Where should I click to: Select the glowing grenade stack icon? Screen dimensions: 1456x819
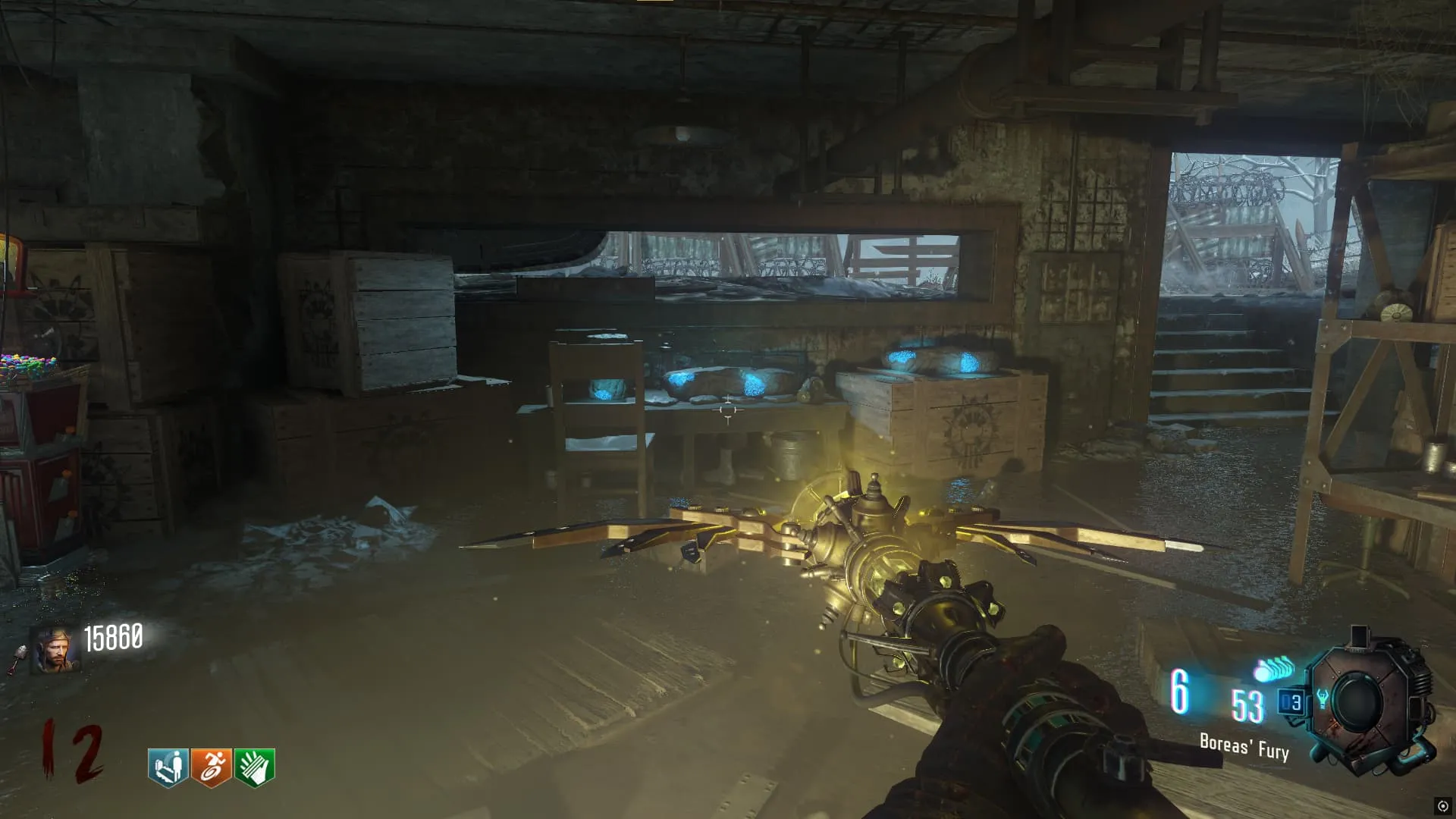click(1276, 669)
